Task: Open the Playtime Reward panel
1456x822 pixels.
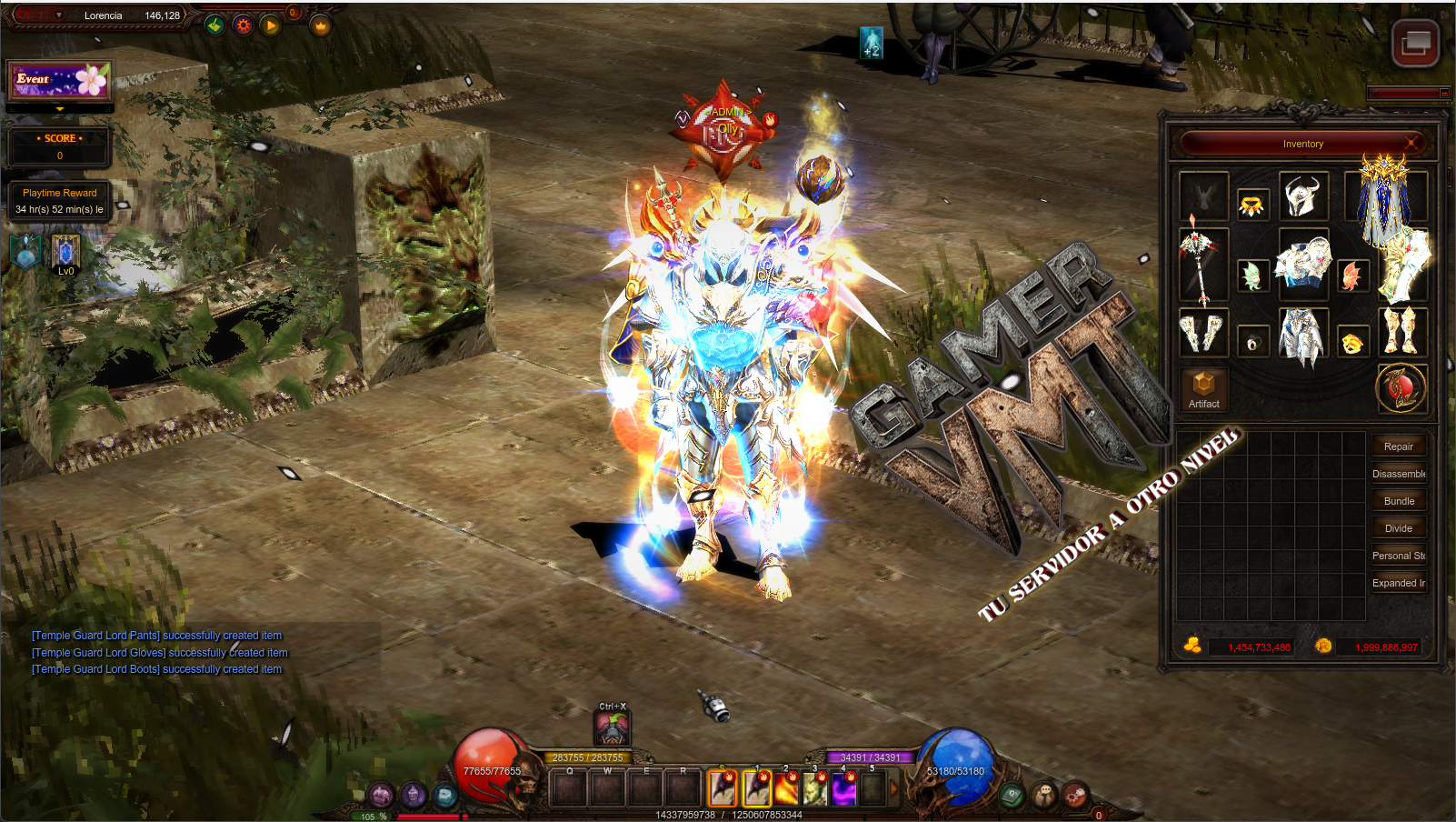Action: pos(59,201)
